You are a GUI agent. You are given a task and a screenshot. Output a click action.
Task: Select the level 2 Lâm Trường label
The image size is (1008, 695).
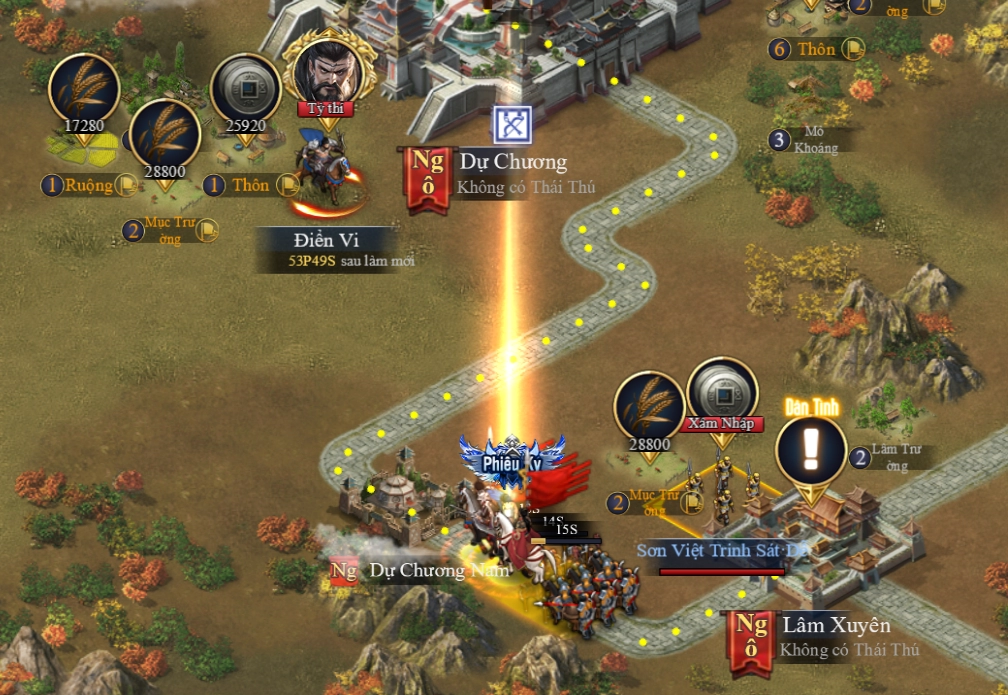888,458
